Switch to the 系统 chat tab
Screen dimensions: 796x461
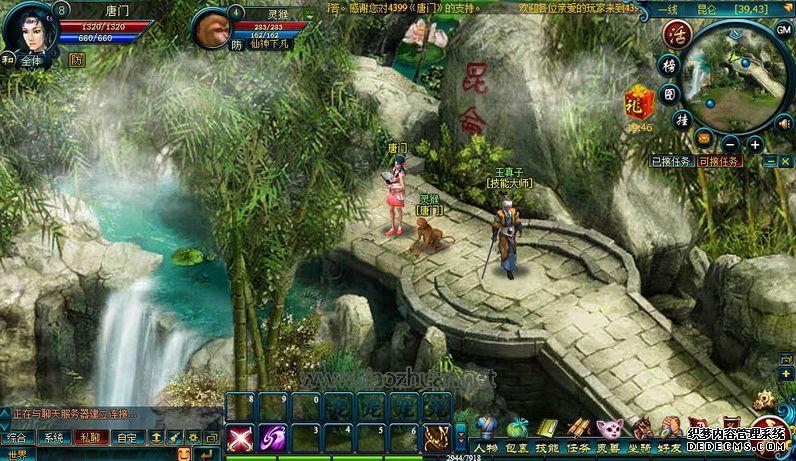click(x=51, y=437)
